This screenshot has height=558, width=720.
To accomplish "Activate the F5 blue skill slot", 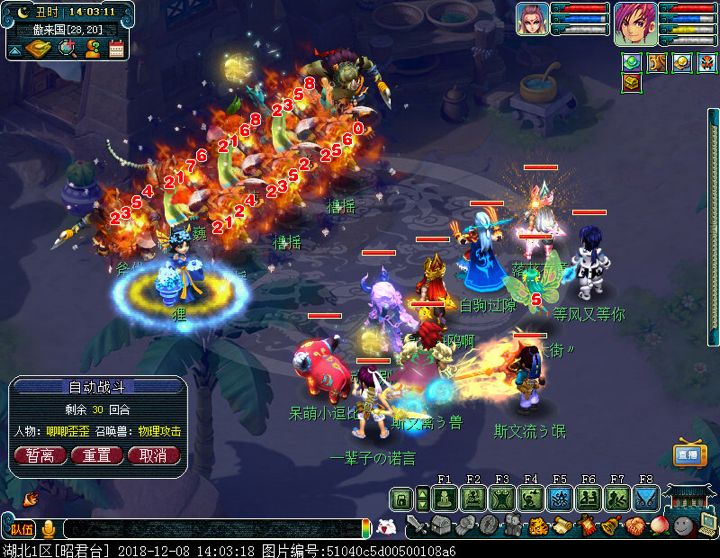I will coord(560,498).
